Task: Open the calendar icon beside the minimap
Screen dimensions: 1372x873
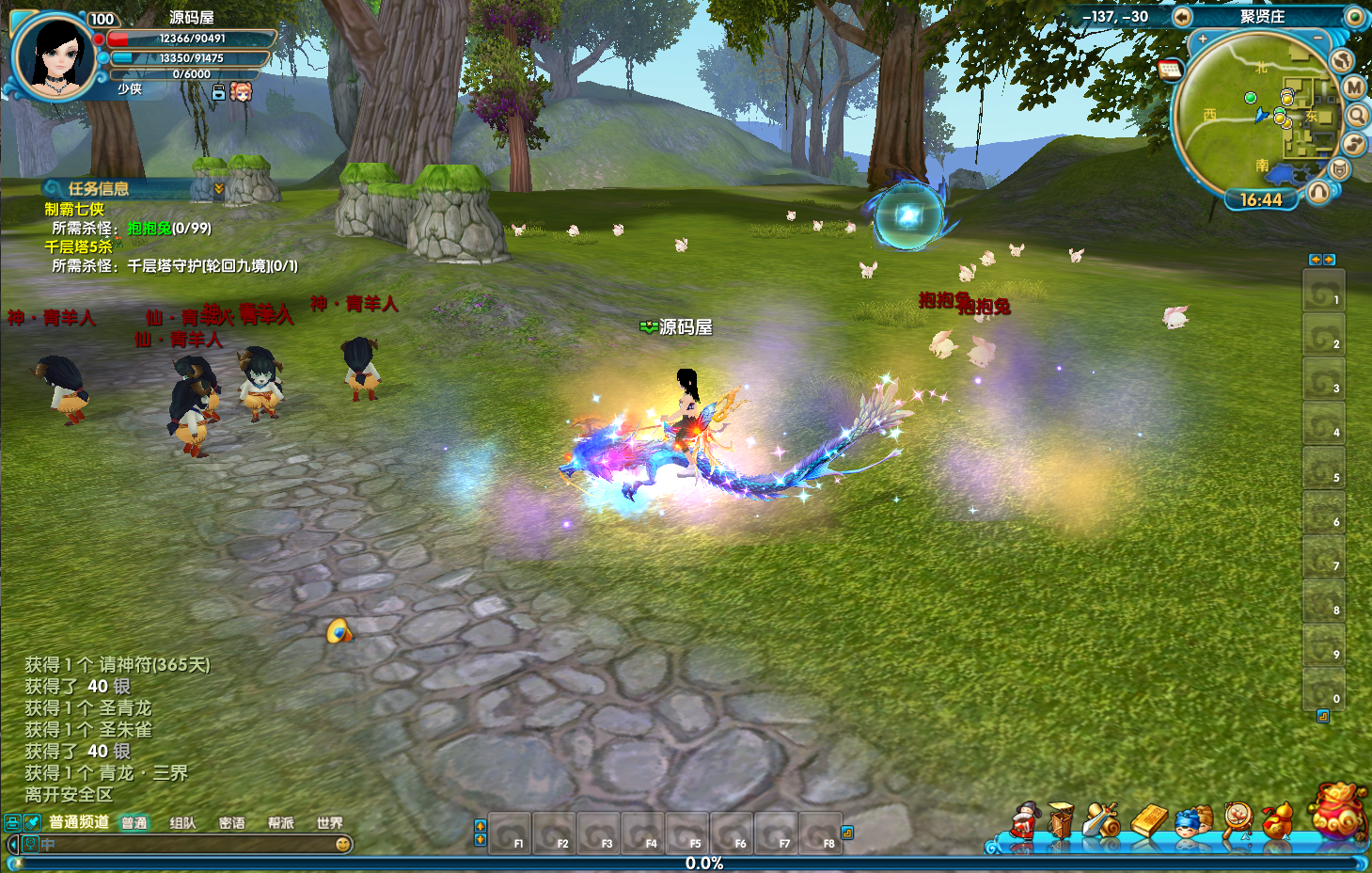Action: pos(1171,70)
